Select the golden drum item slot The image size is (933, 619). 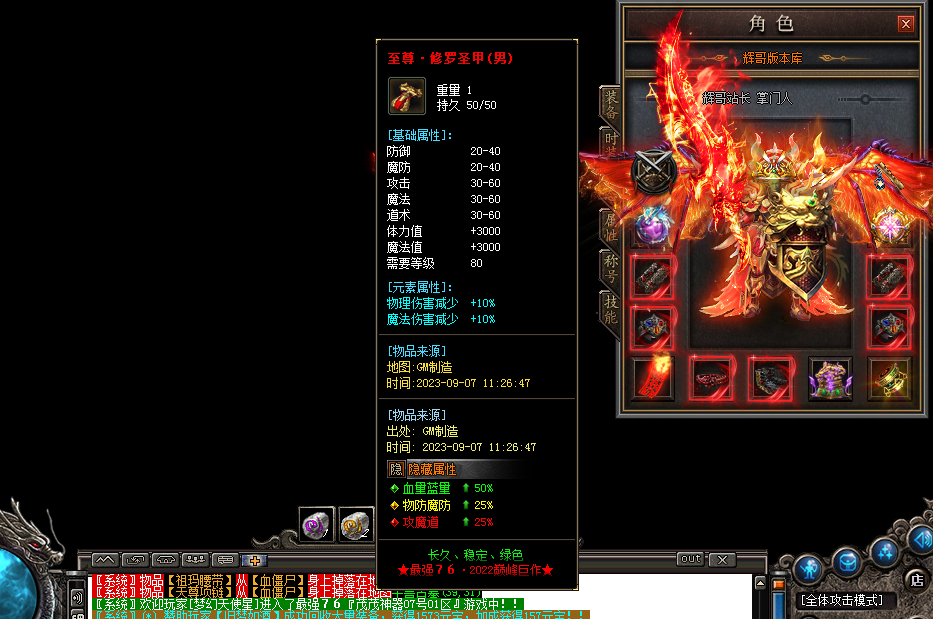888,378
